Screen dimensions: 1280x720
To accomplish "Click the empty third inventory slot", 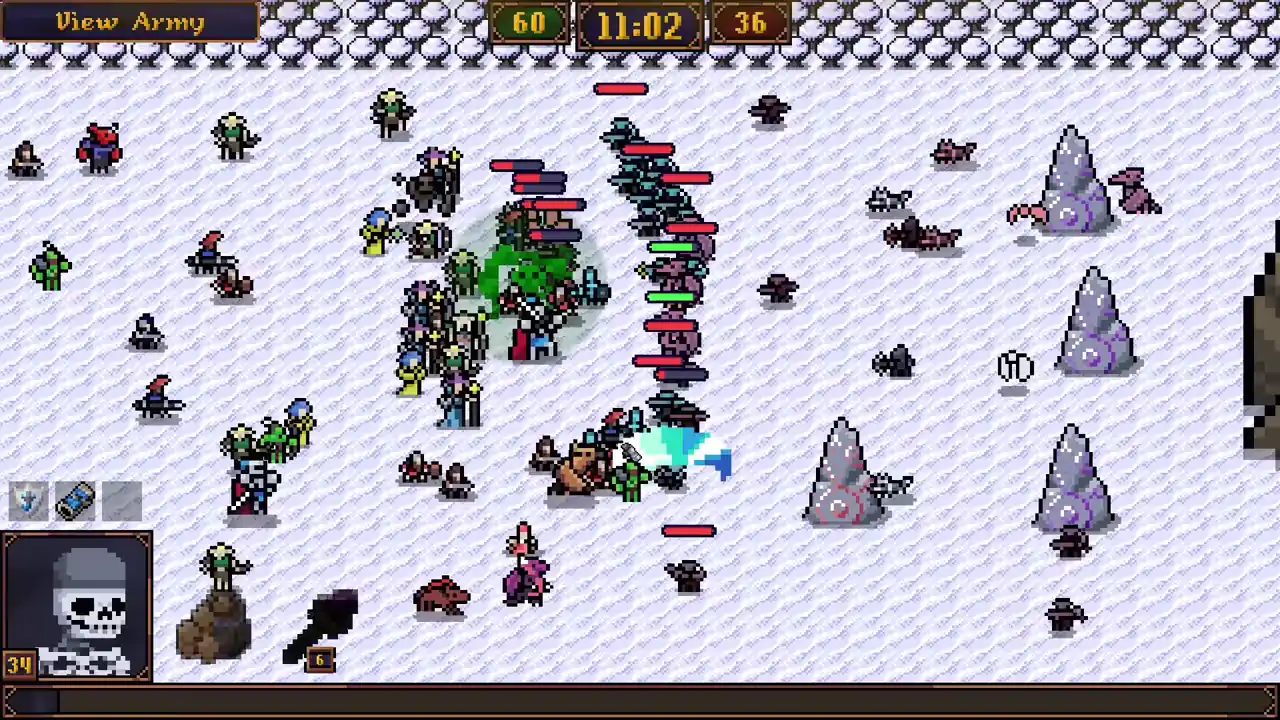I will pyautogui.click(x=122, y=500).
